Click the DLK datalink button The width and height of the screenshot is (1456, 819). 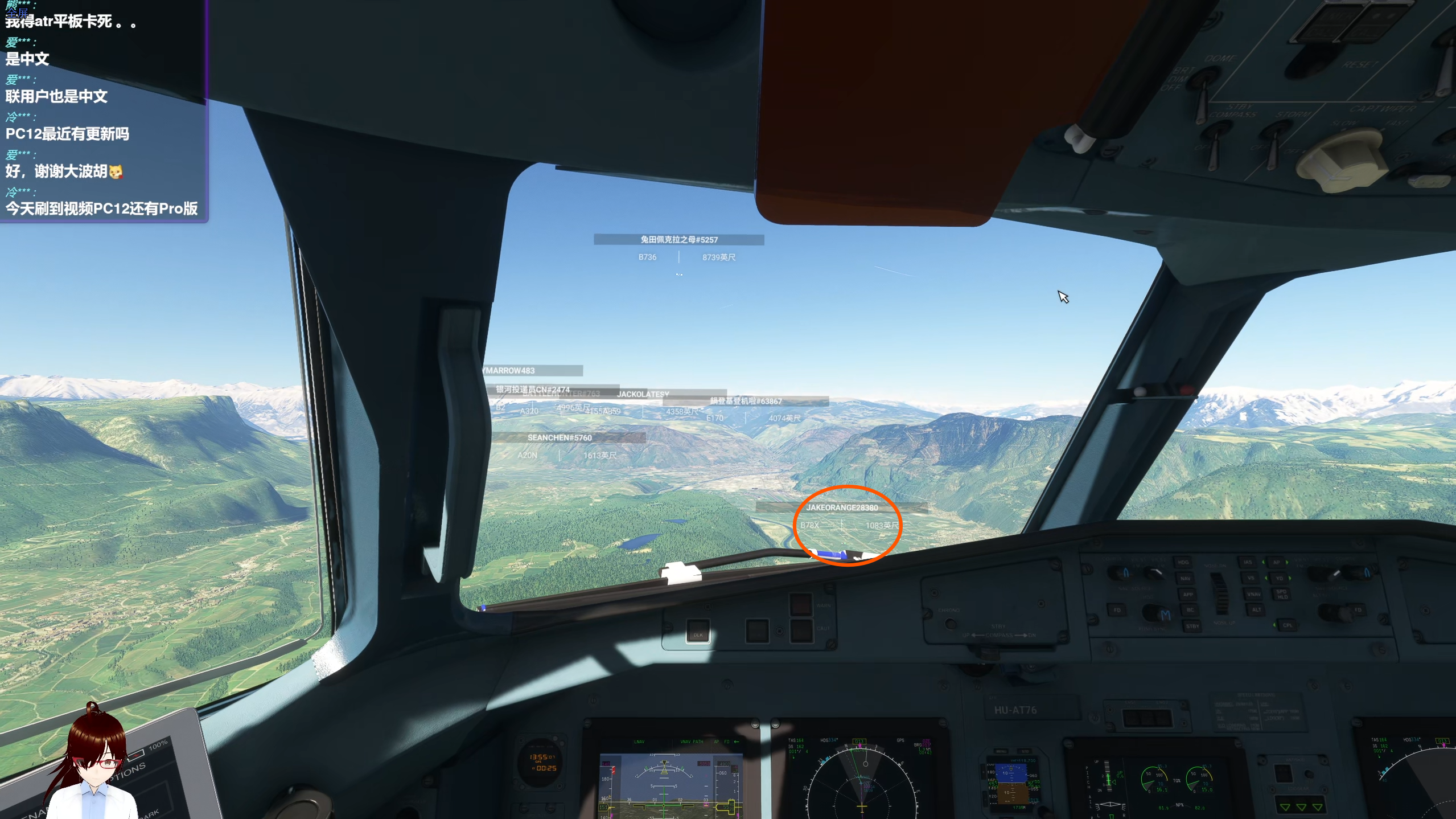click(698, 633)
